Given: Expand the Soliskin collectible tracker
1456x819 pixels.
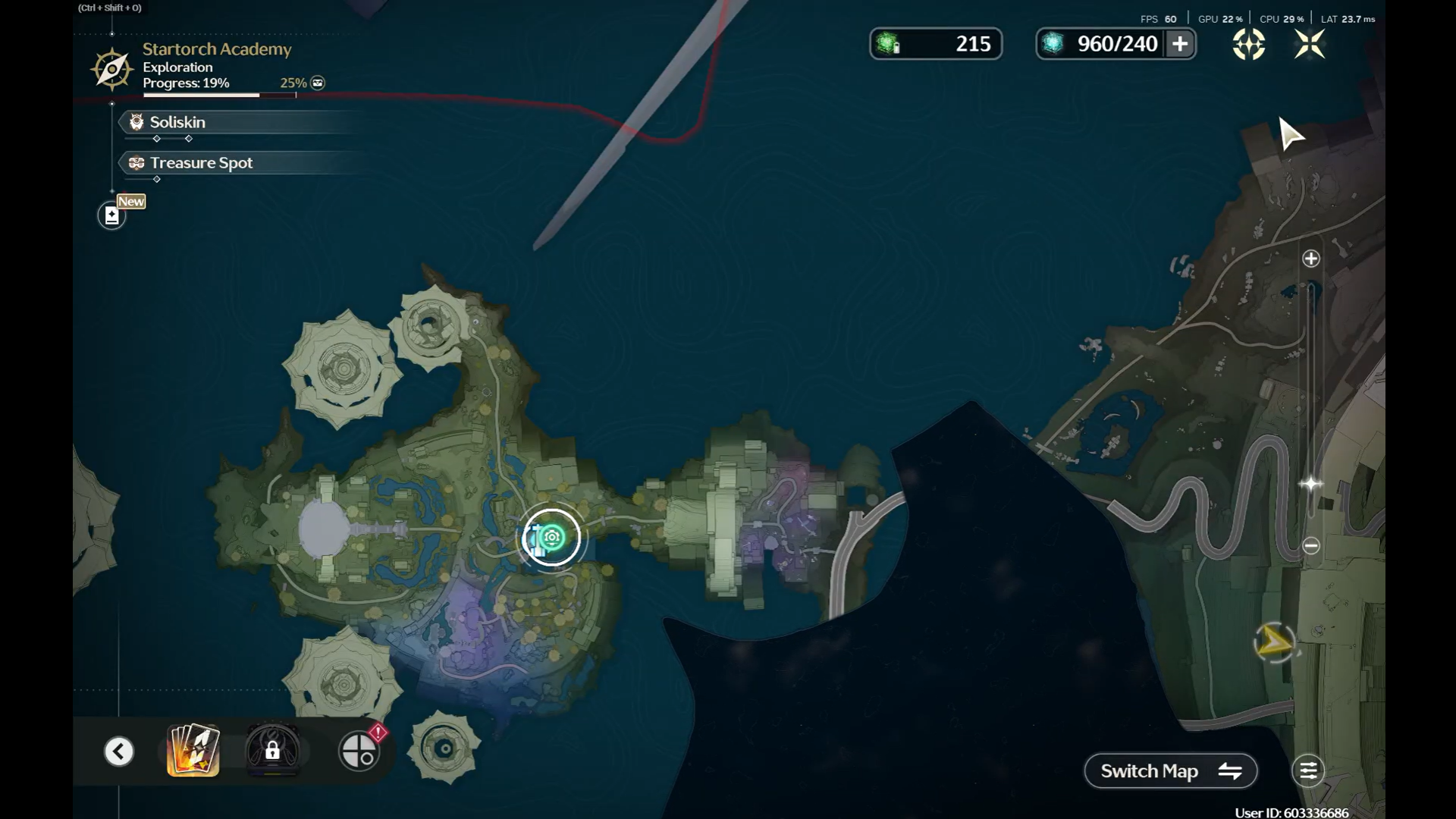Looking at the screenshot, I should 177,122.
